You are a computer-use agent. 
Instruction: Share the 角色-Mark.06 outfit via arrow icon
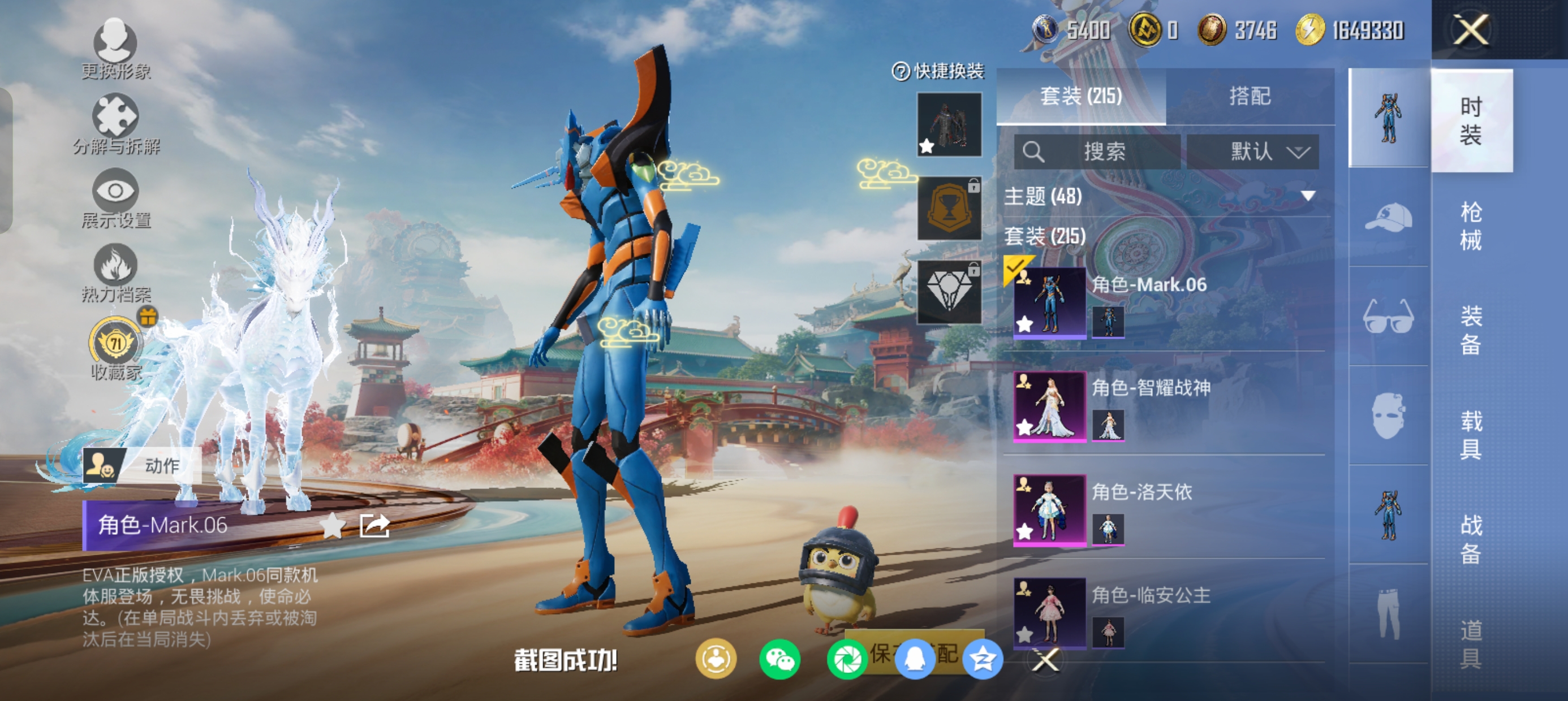[374, 526]
